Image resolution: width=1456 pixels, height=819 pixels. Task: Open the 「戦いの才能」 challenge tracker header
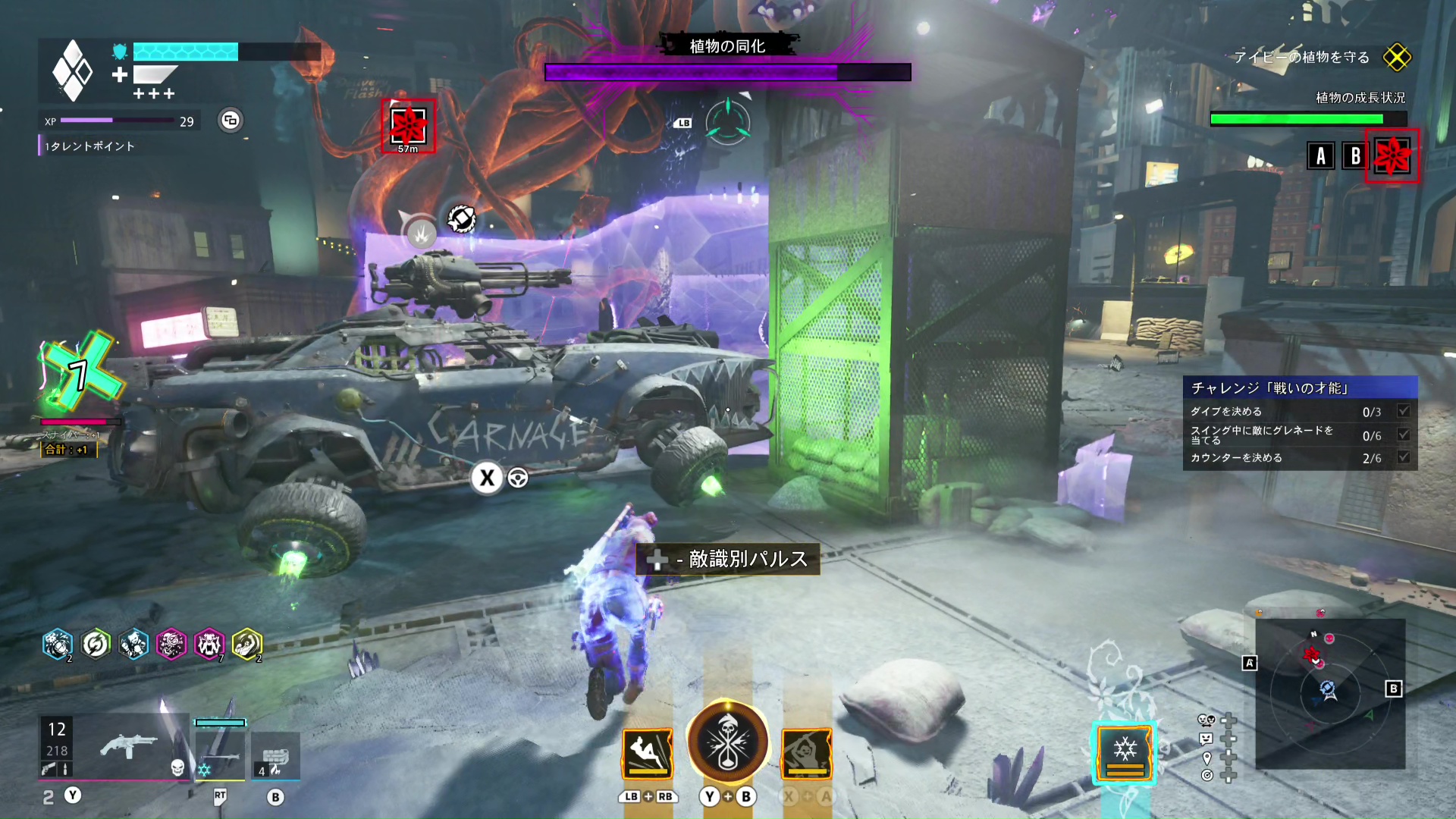[x=1300, y=388]
